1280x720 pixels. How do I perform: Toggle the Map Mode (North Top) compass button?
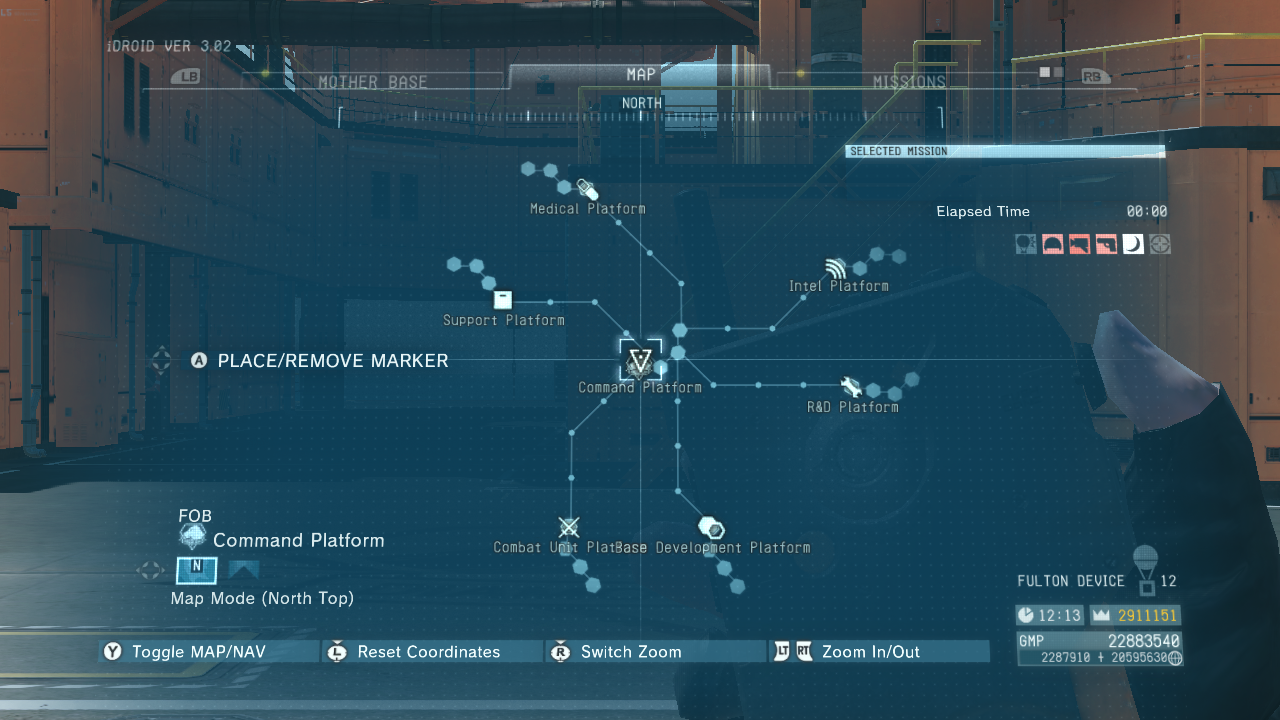click(x=196, y=570)
